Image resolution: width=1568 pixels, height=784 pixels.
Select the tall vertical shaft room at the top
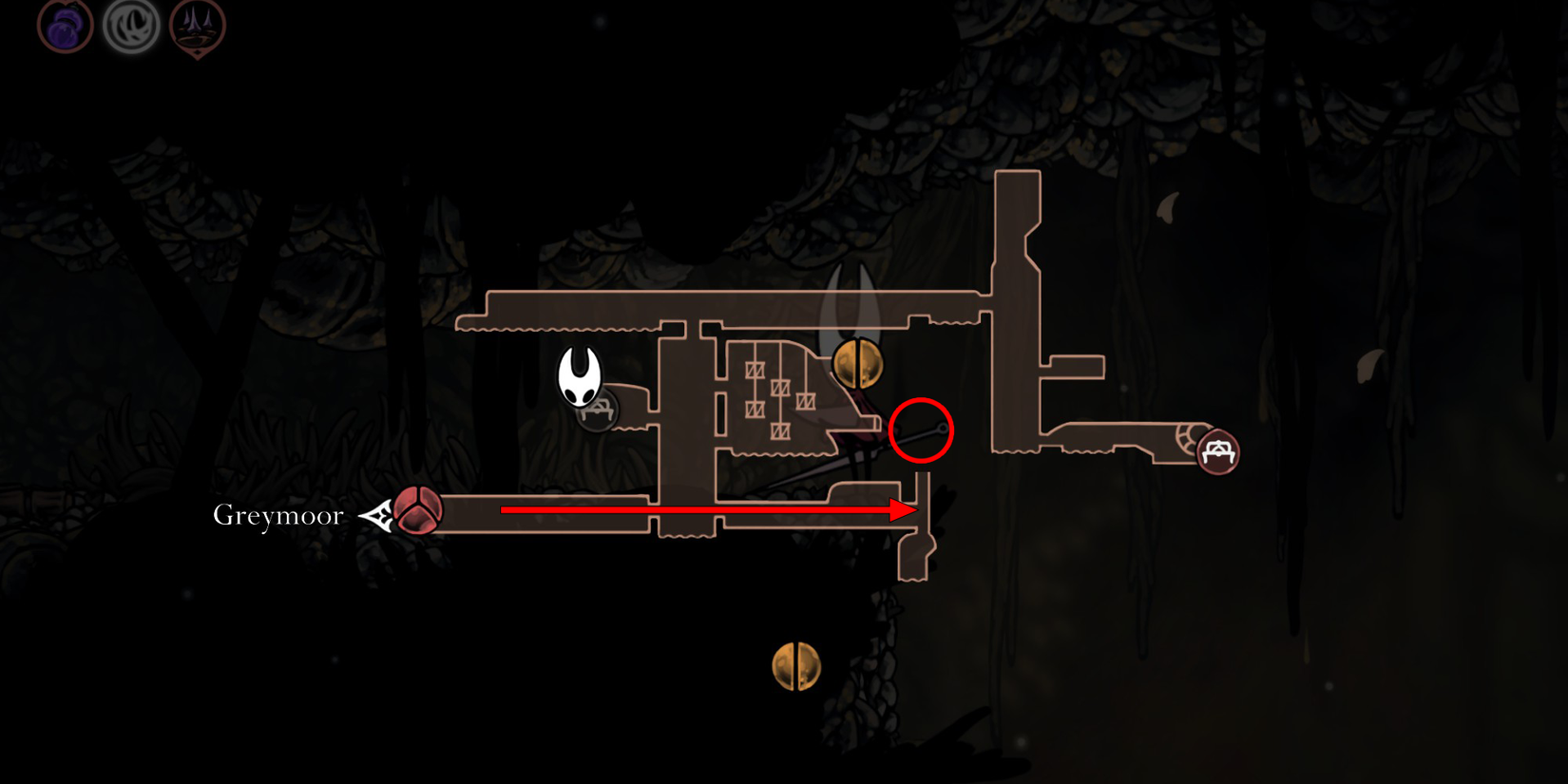pos(1017,228)
